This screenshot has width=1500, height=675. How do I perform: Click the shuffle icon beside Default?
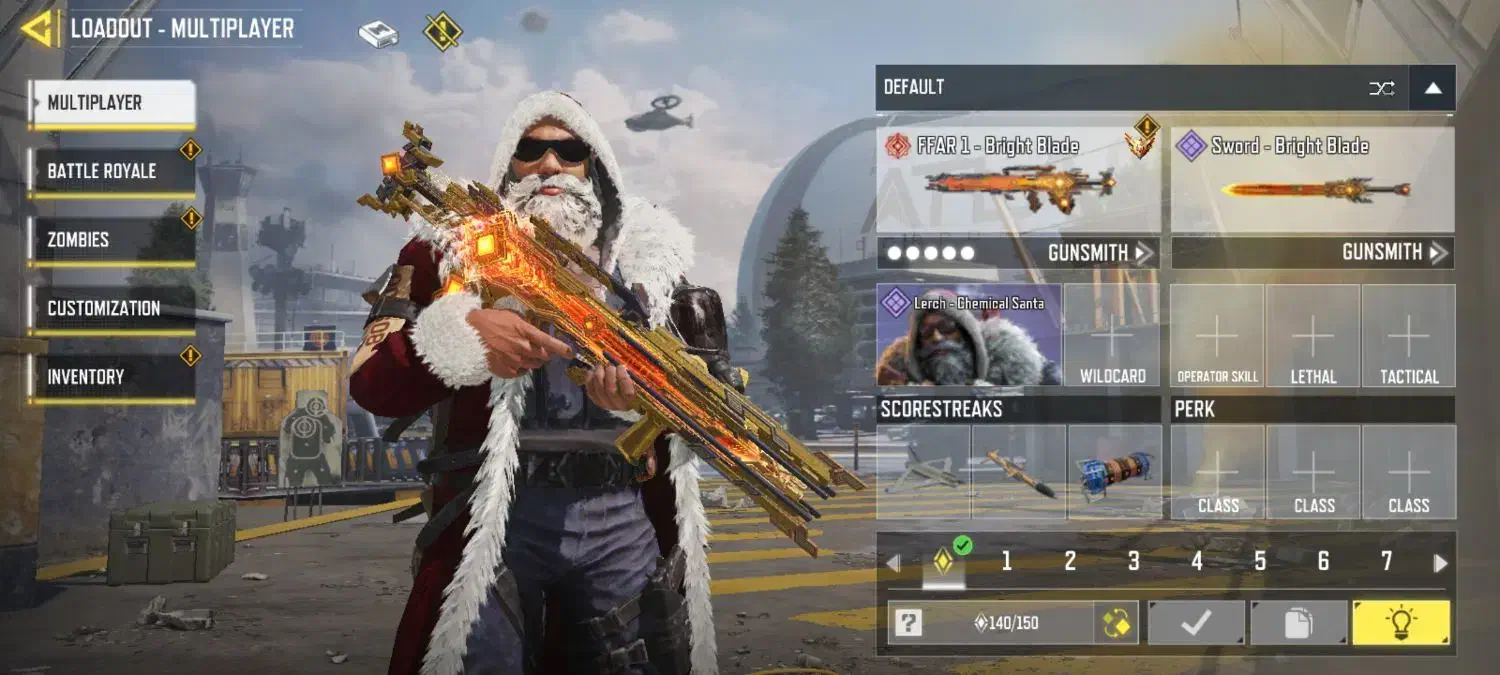[1381, 88]
